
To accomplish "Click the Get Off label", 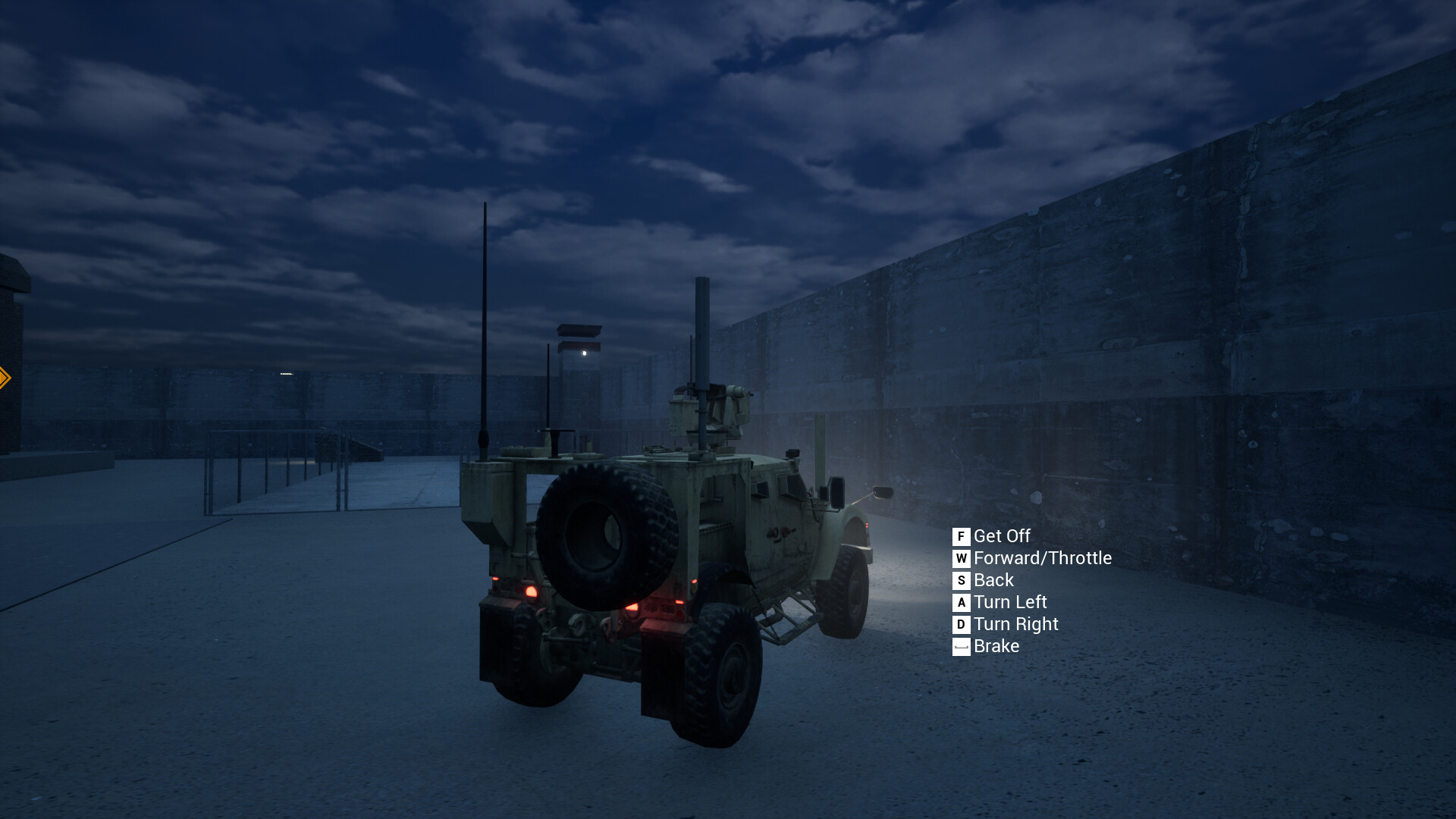I will (x=1002, y=536).
